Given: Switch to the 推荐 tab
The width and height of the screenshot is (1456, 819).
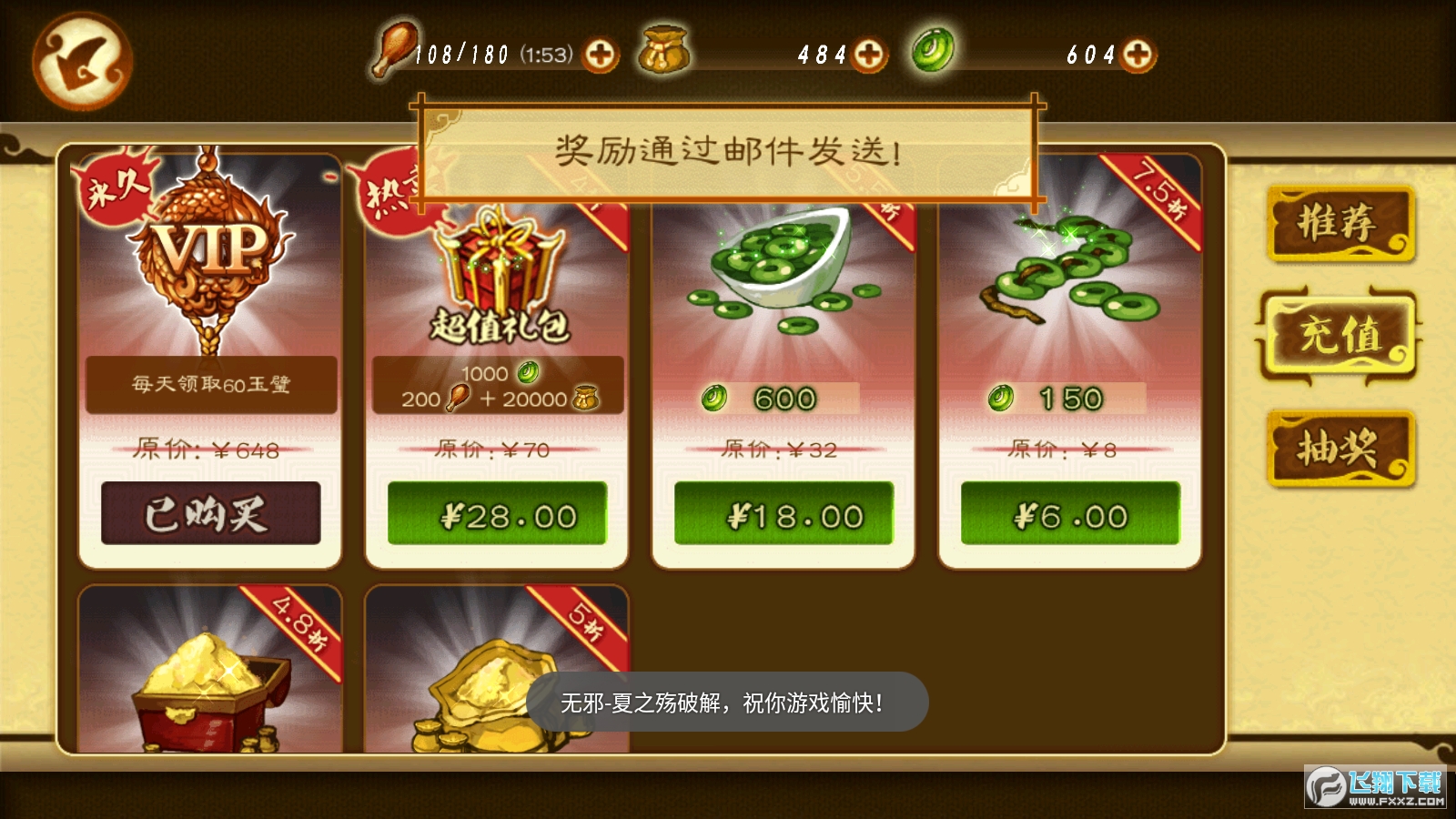Looking at the screenshot, I should (1339, 224).
